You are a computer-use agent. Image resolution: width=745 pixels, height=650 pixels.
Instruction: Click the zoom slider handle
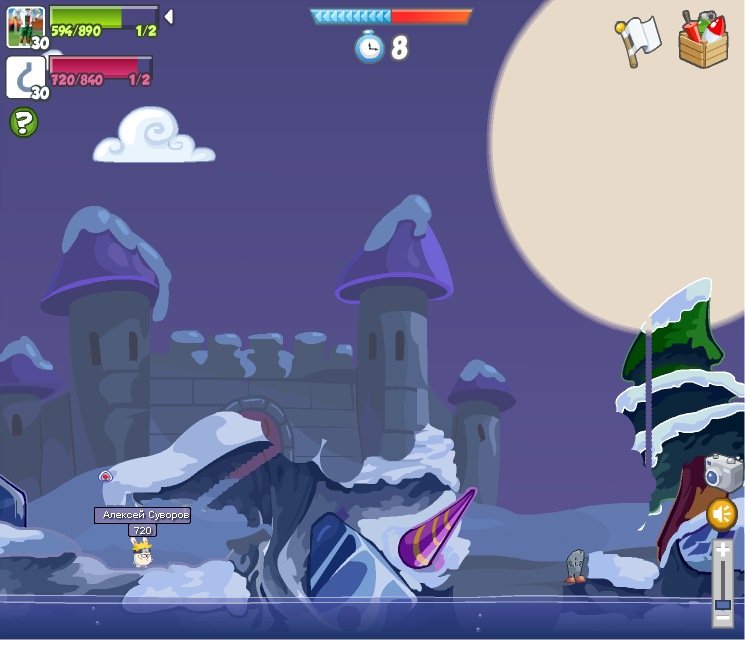[x=722, y=603]
